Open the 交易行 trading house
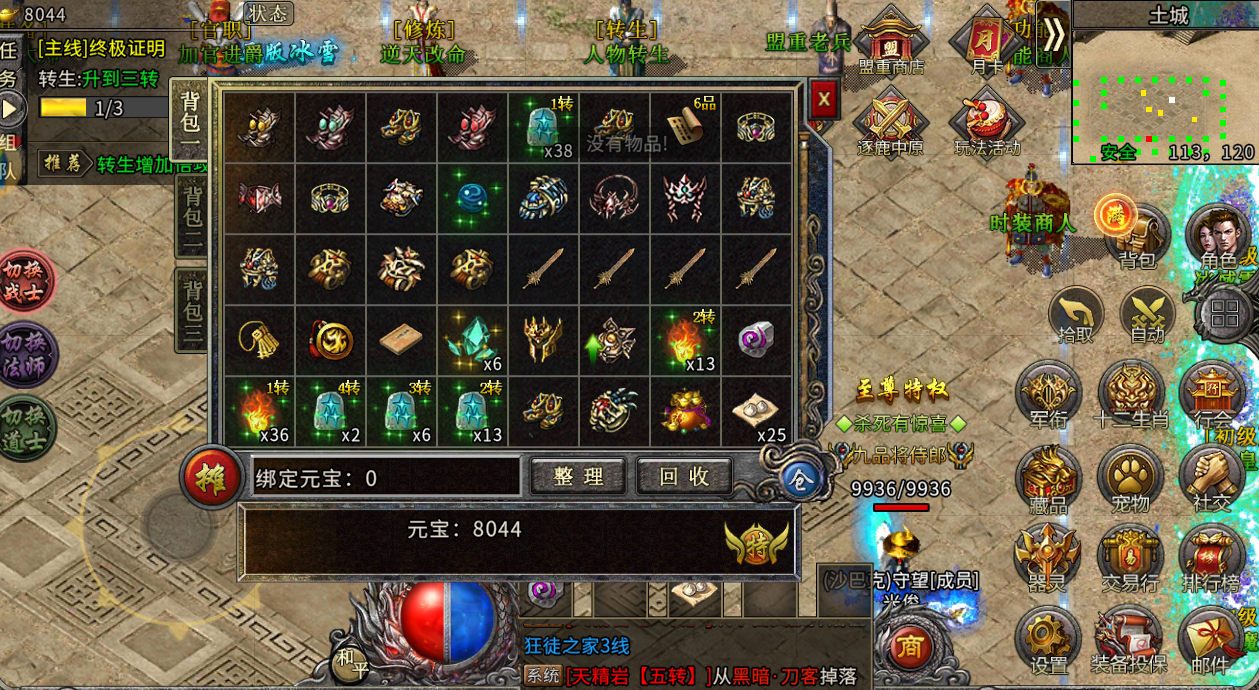The height and width of the screenshot is (690, 1259). click(1130, 557)
